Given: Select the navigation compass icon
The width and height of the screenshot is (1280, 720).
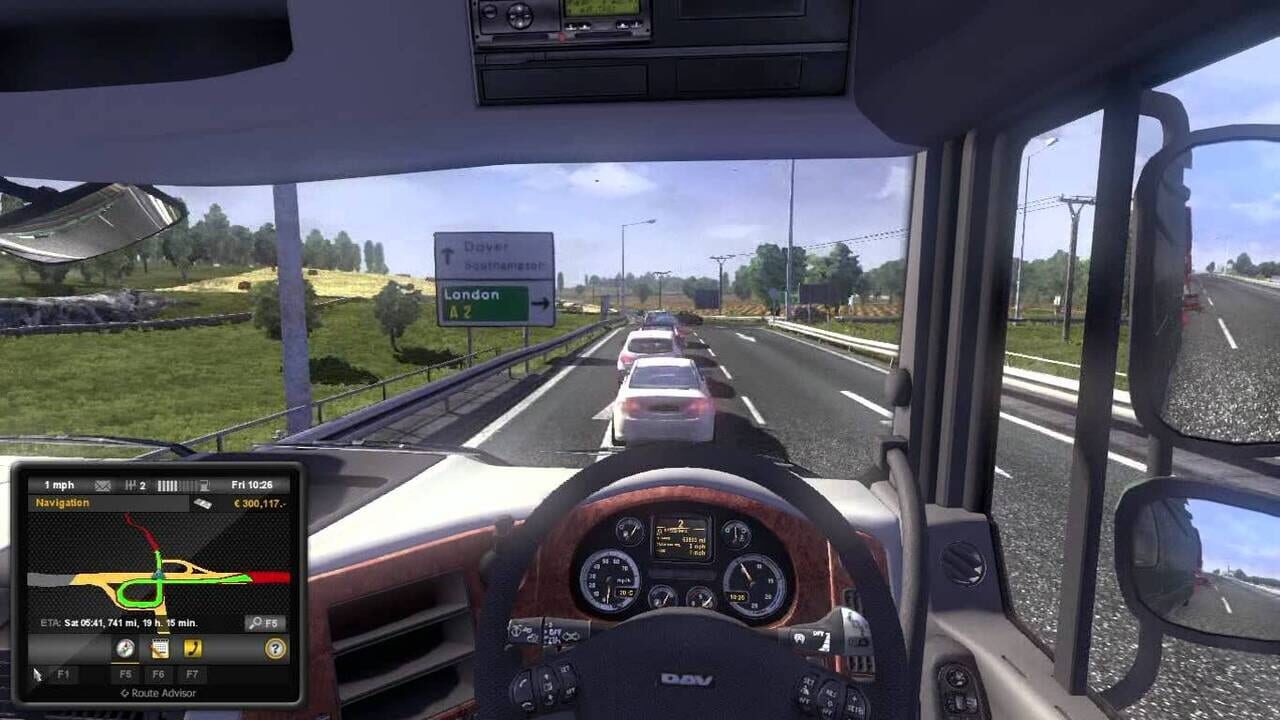Looking at the screenshot, I should [125, 647].
